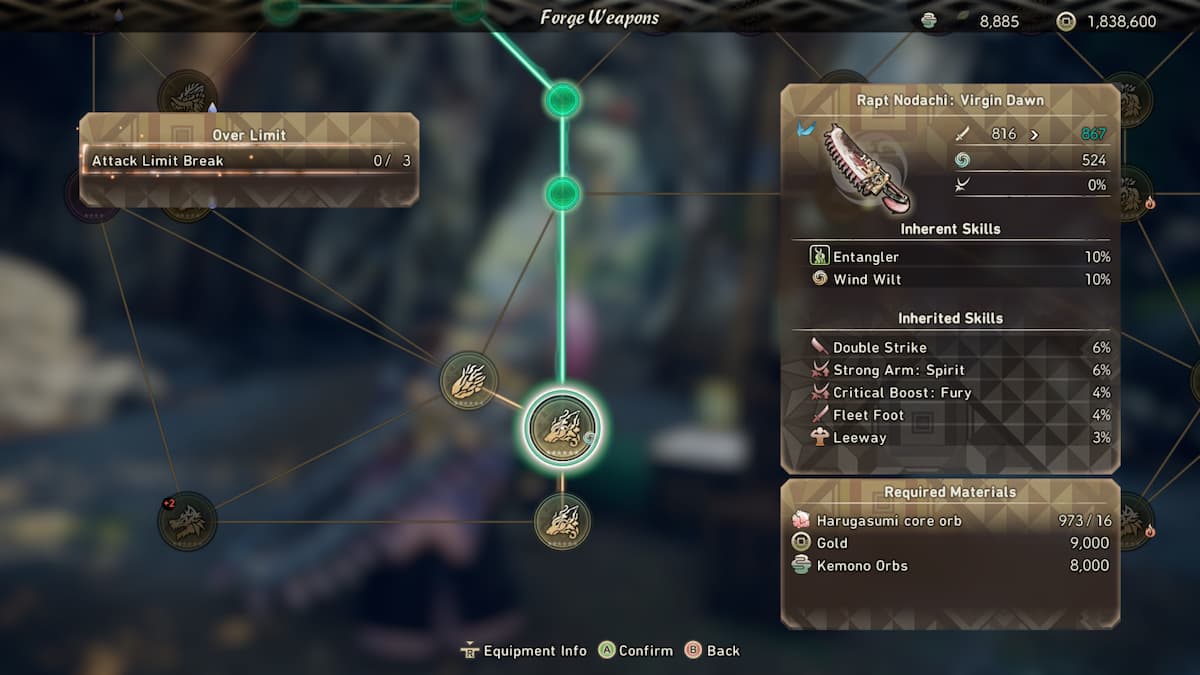Select the Attack Limit Break row
Viewport: 1200px width, 675px height.
pos(250,161)
